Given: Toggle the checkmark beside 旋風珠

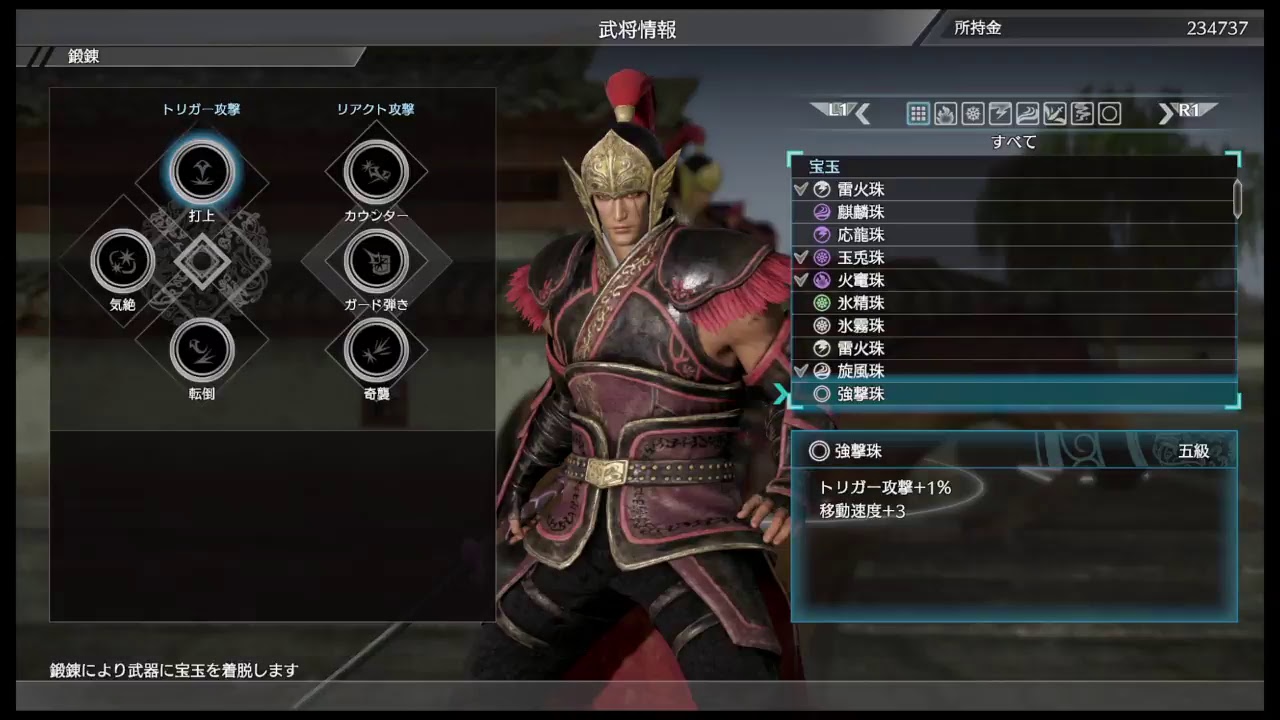Looking at the screenshot, I should click(801, 371).
